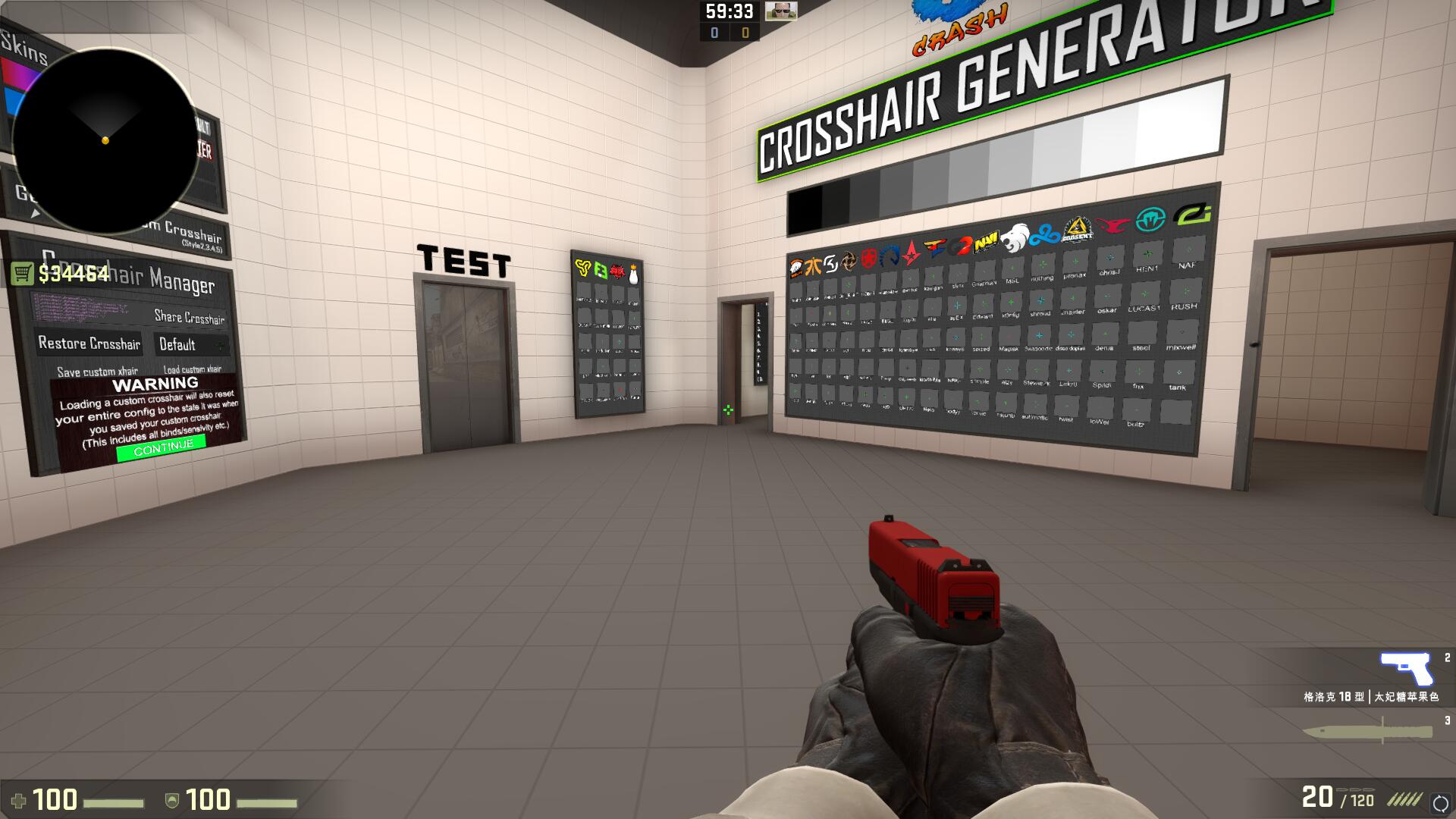Click the circular radar minimap

[x=105, y=140]
